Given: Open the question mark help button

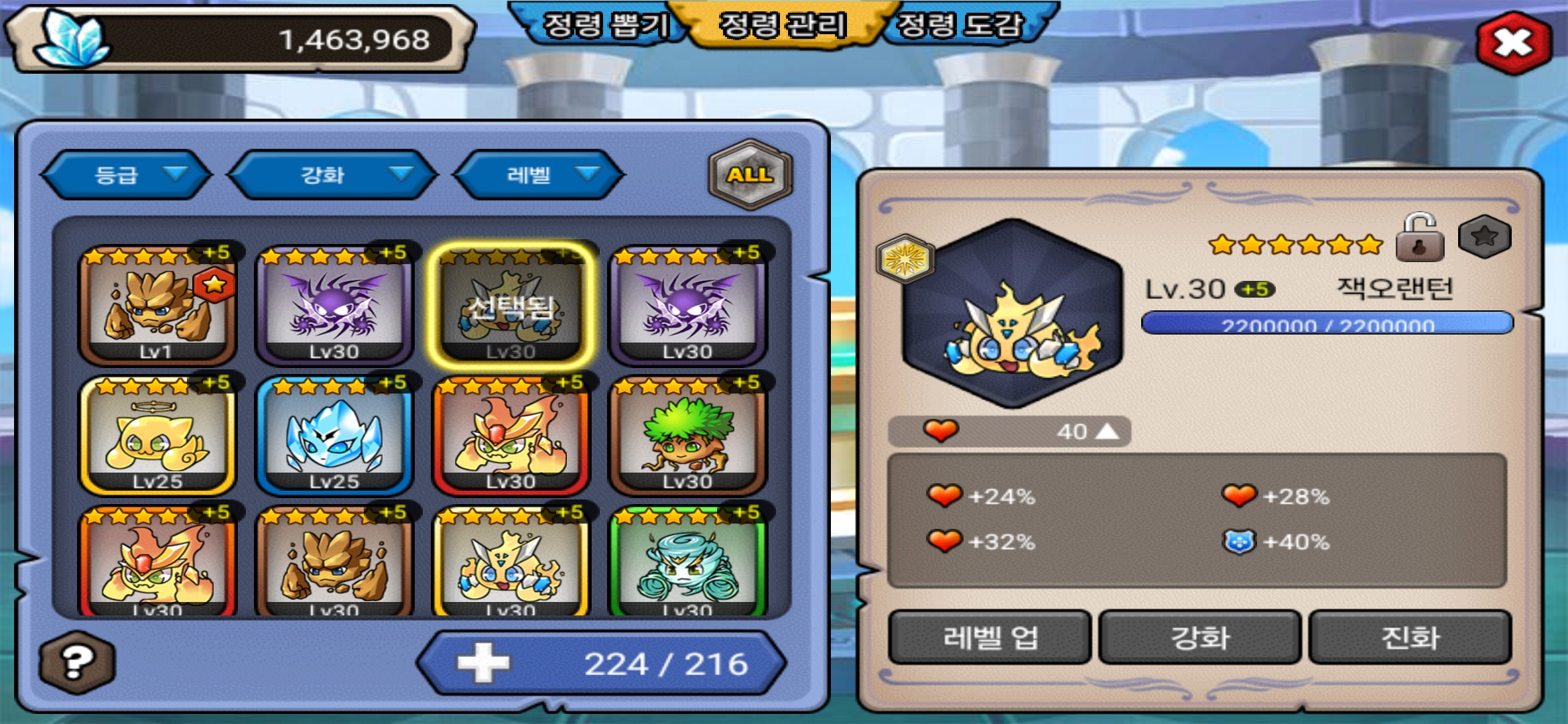Looking at the screenshot, I should pyautogui.click(x=76, y=662).
